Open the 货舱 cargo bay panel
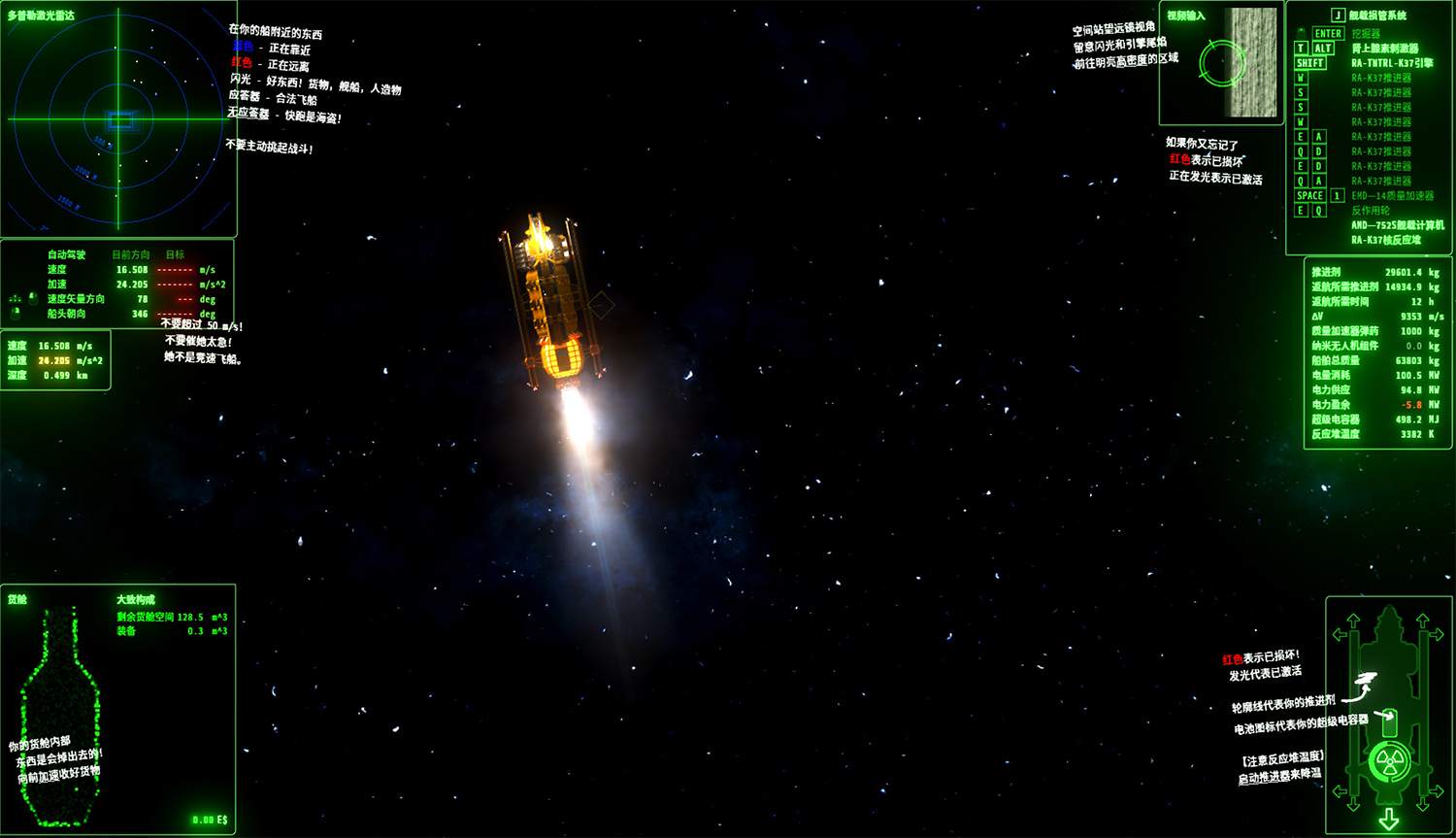 [x=17, y=600]
